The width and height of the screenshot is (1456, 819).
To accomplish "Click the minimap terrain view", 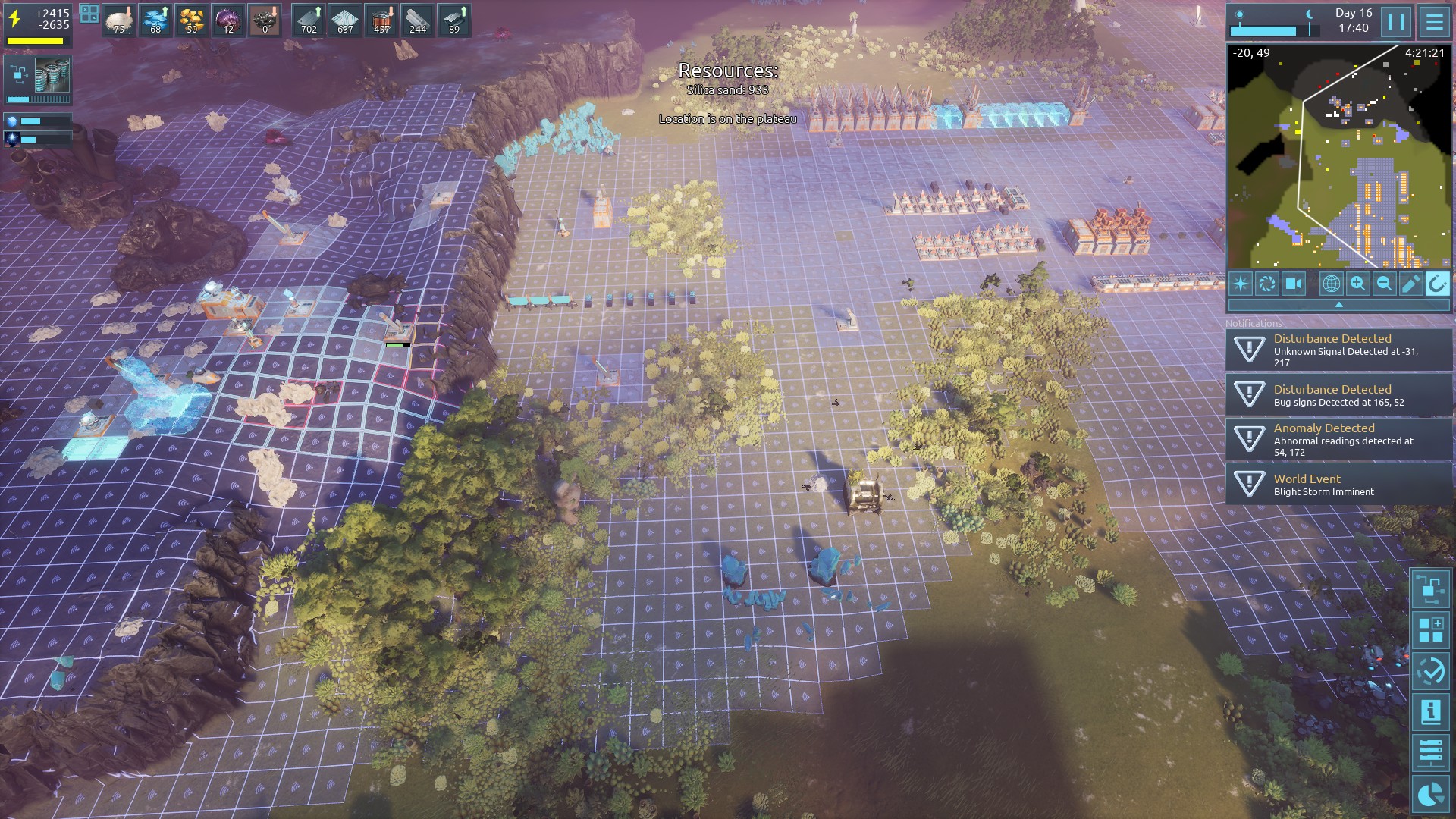I will tap(1338, 156).
